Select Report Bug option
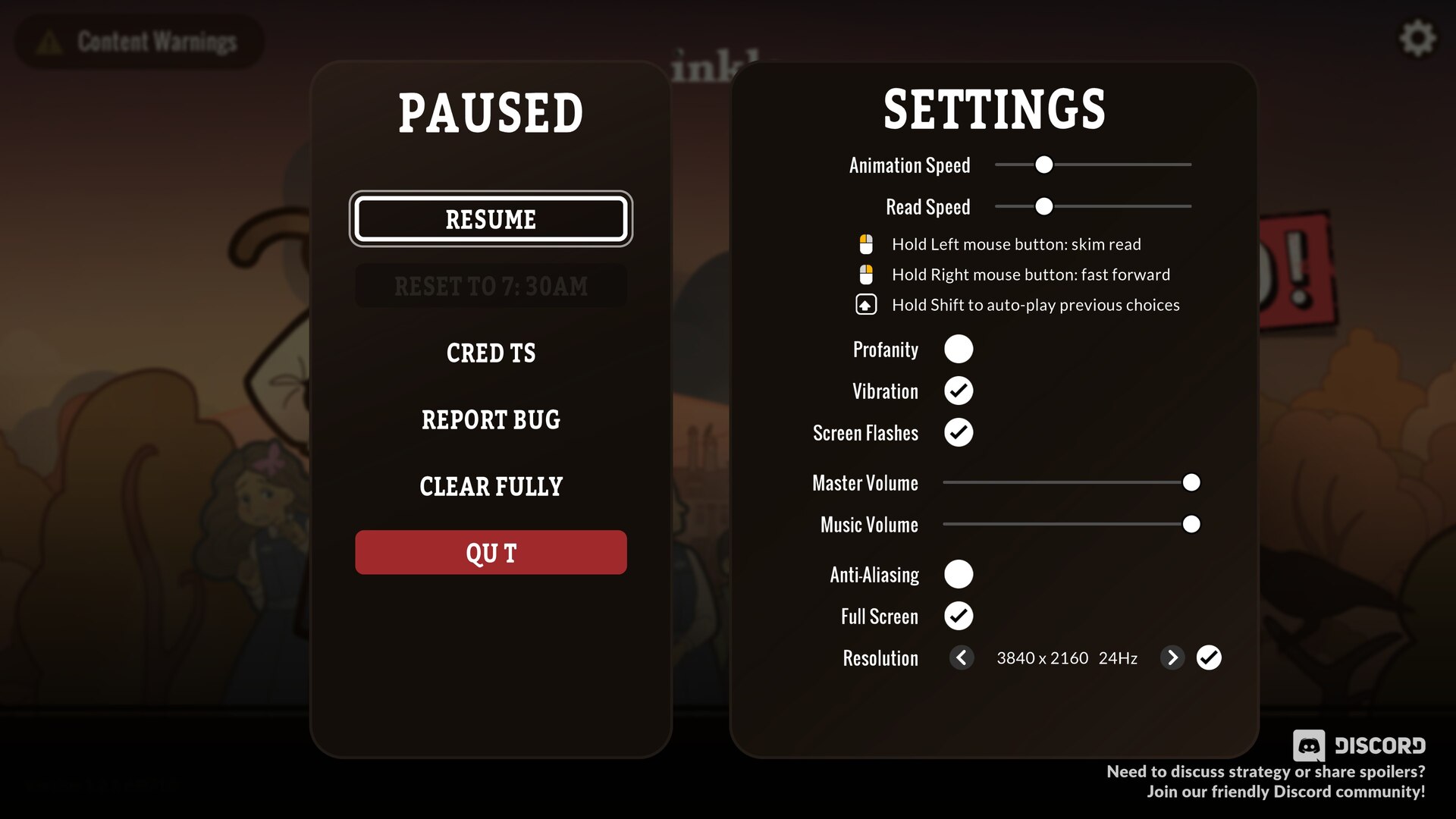Viewport: 1456px width, 819px height. [491, 420]
